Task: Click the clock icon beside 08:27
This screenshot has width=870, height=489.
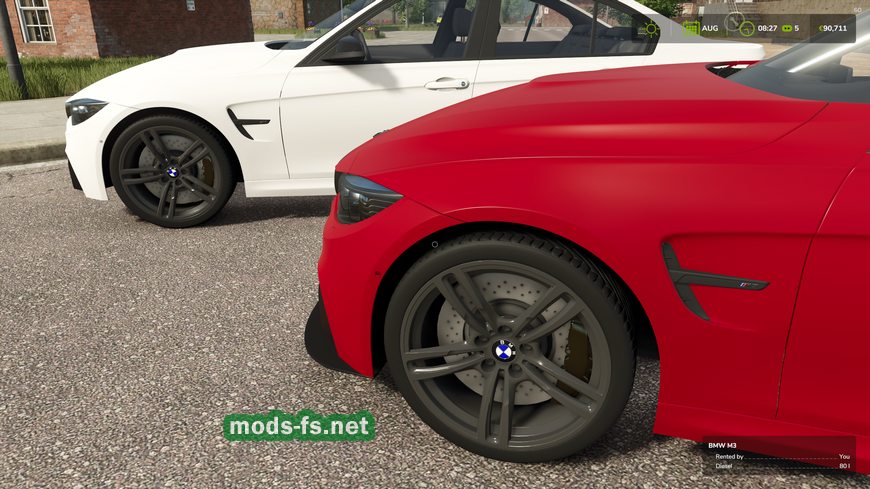Action: (747, 28)
